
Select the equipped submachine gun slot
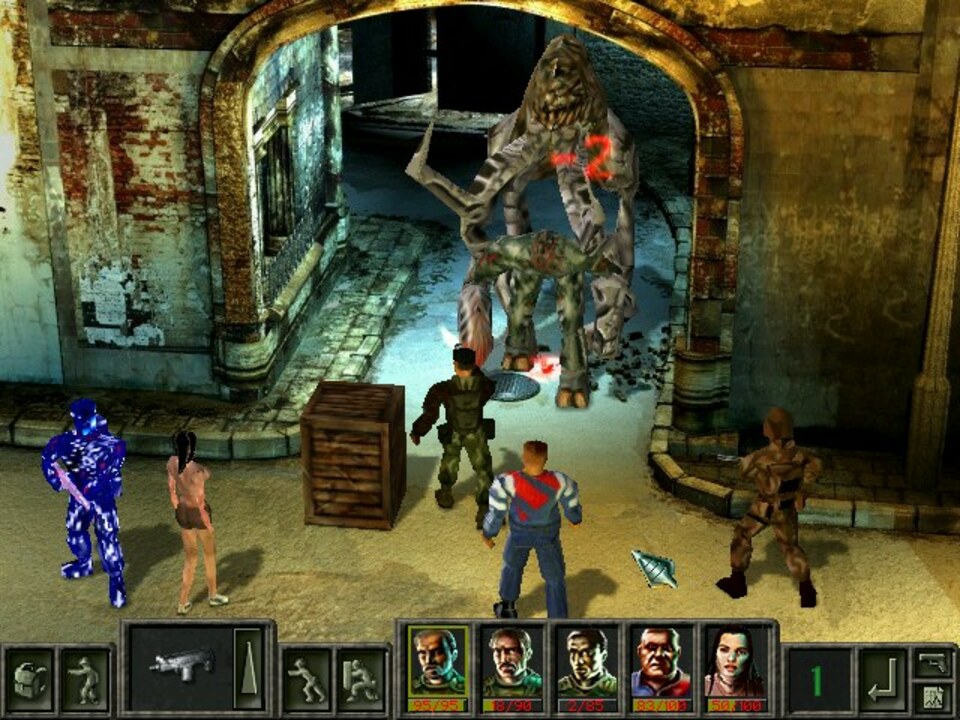click(x=181, y=666)
